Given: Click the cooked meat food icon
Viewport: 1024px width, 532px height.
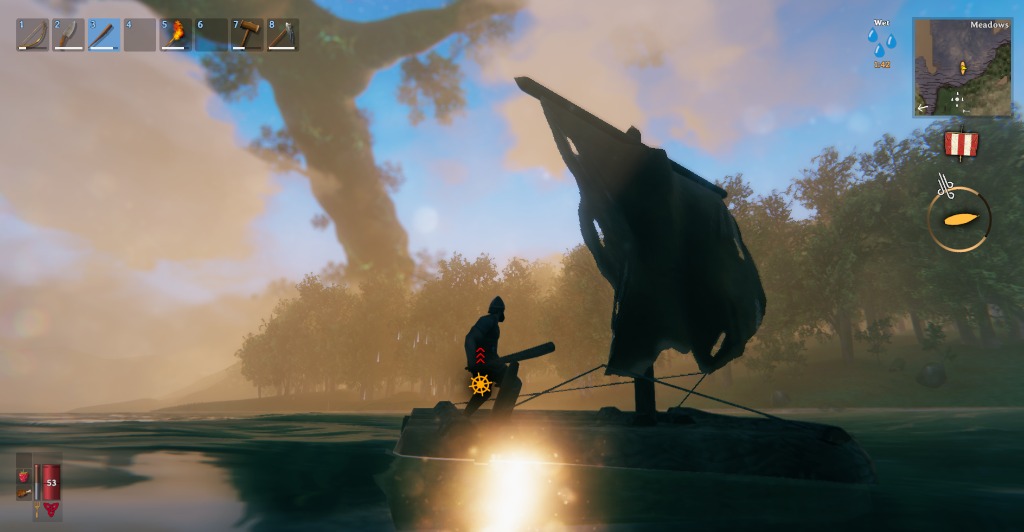Looking at the screenshot, I should [23, 493].
